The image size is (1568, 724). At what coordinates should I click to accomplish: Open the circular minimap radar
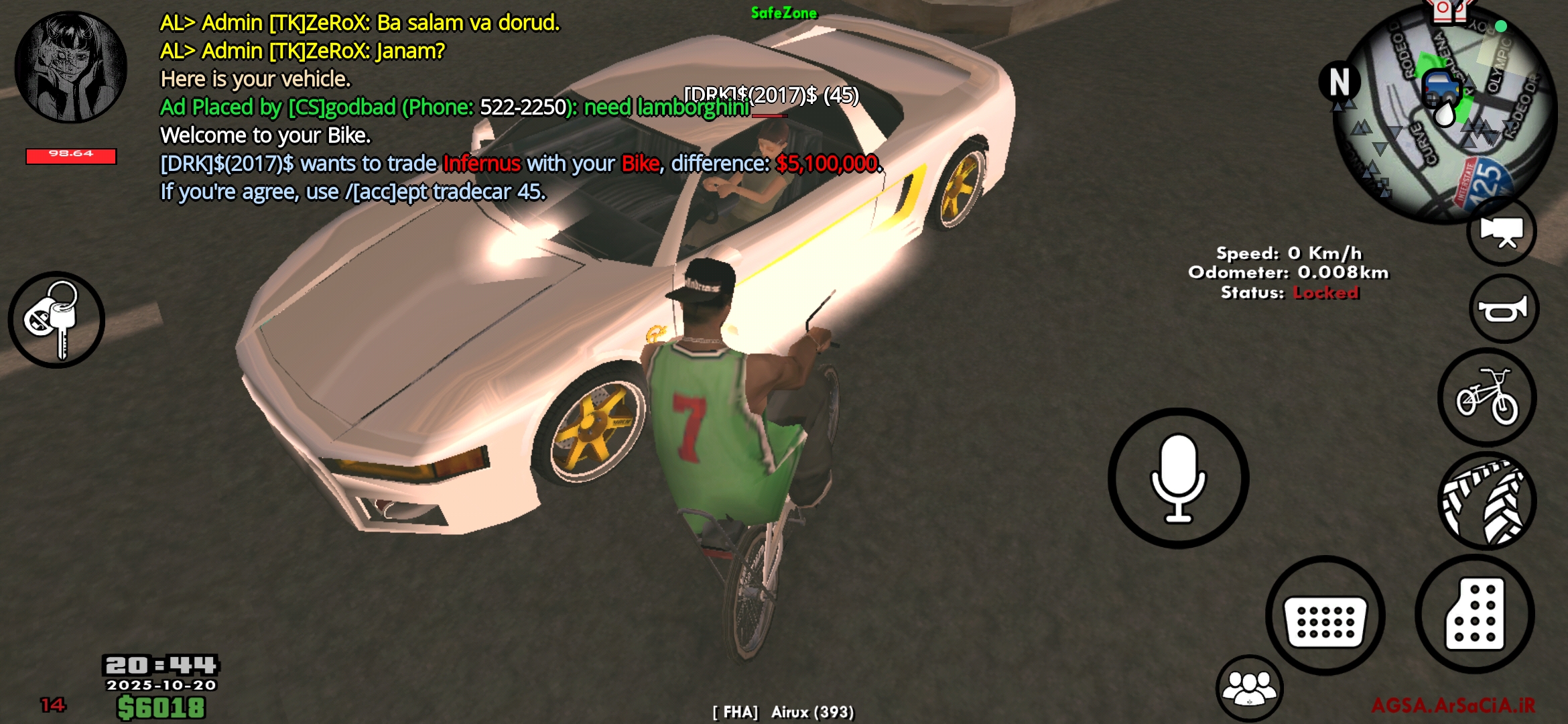[x=1444, y=114]
